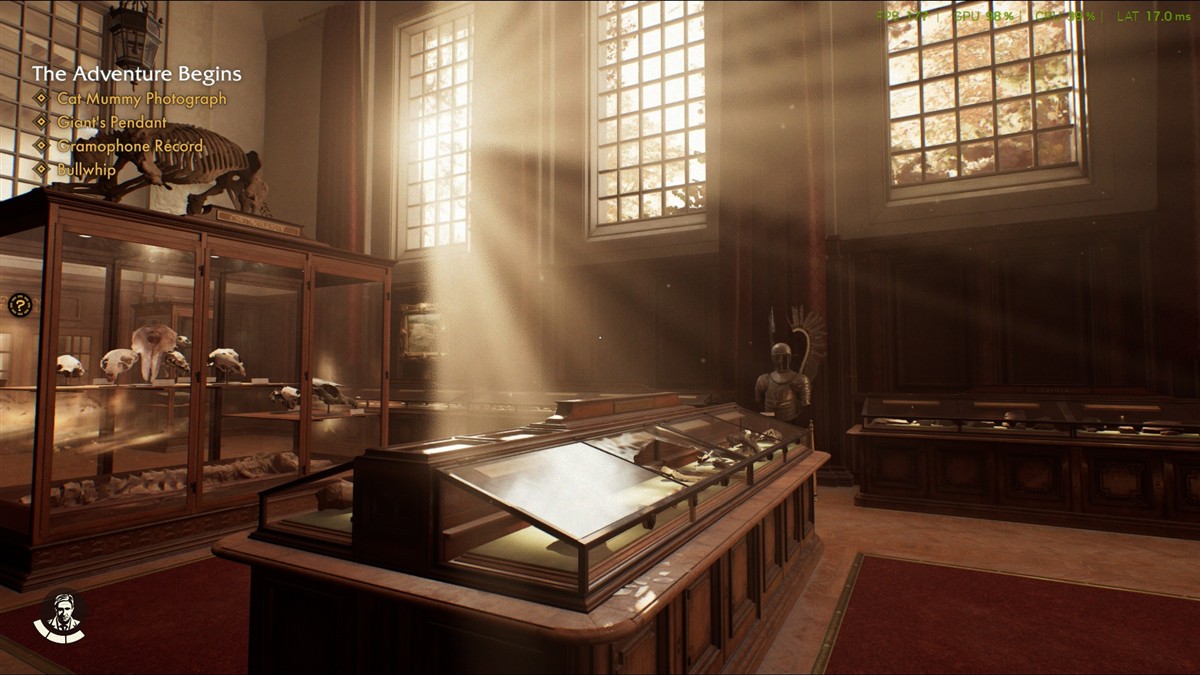Click the question mark hint icon
The image size is (1200, 675).
[20, 305]
